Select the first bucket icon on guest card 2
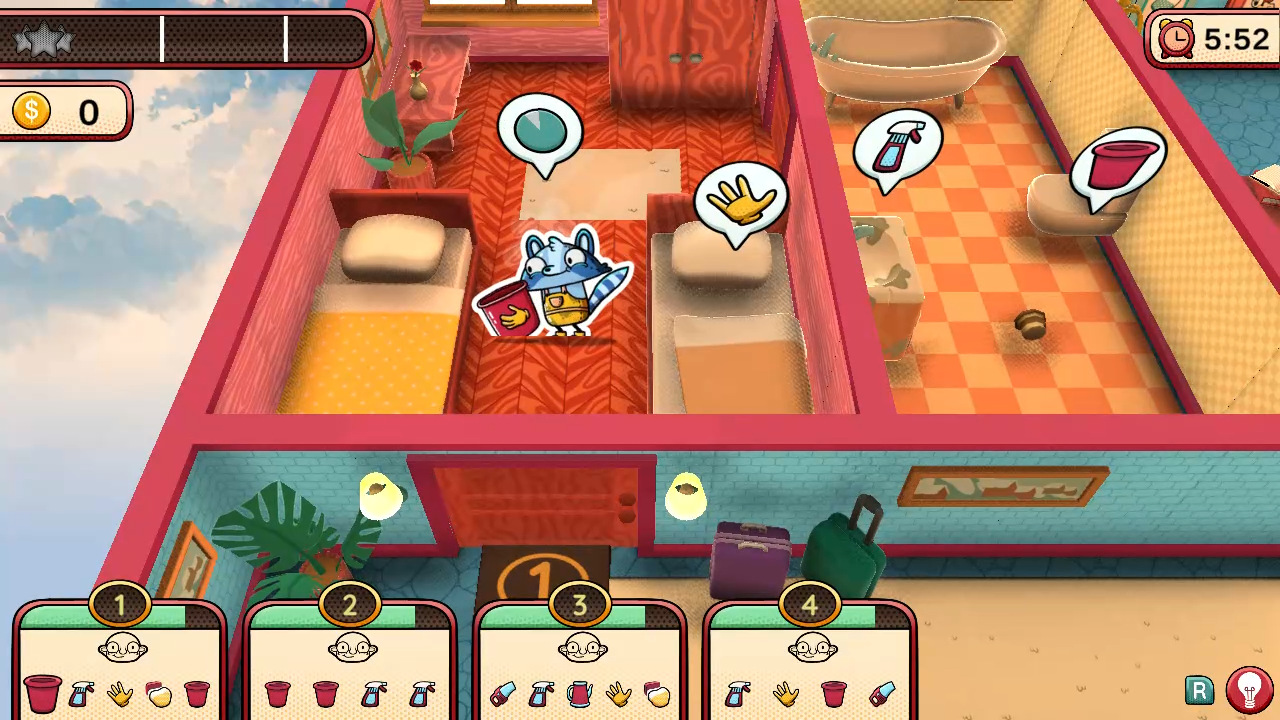1280x720 pixels. tap(277, 695)
